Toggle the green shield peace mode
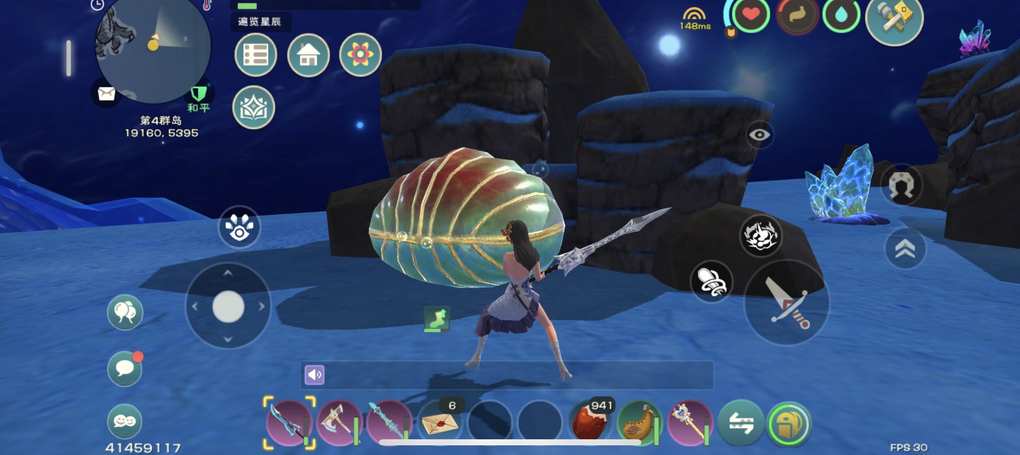The image size is (1020, 455). [x=198, y=94]
